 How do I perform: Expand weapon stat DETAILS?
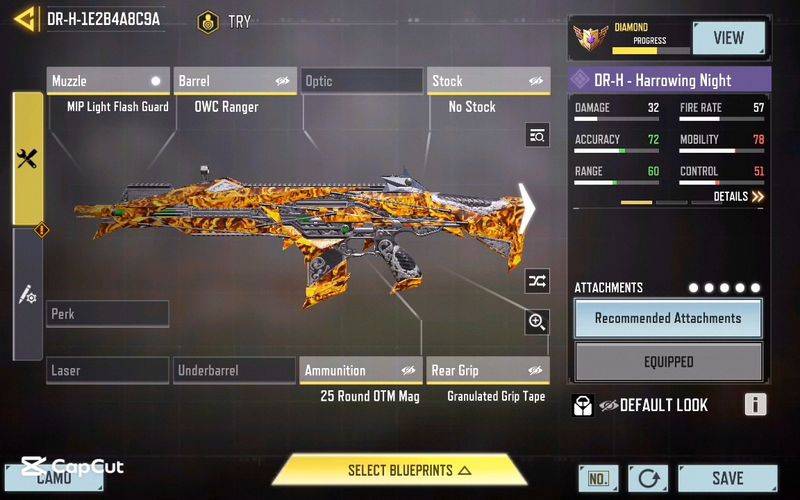point(739,197)
